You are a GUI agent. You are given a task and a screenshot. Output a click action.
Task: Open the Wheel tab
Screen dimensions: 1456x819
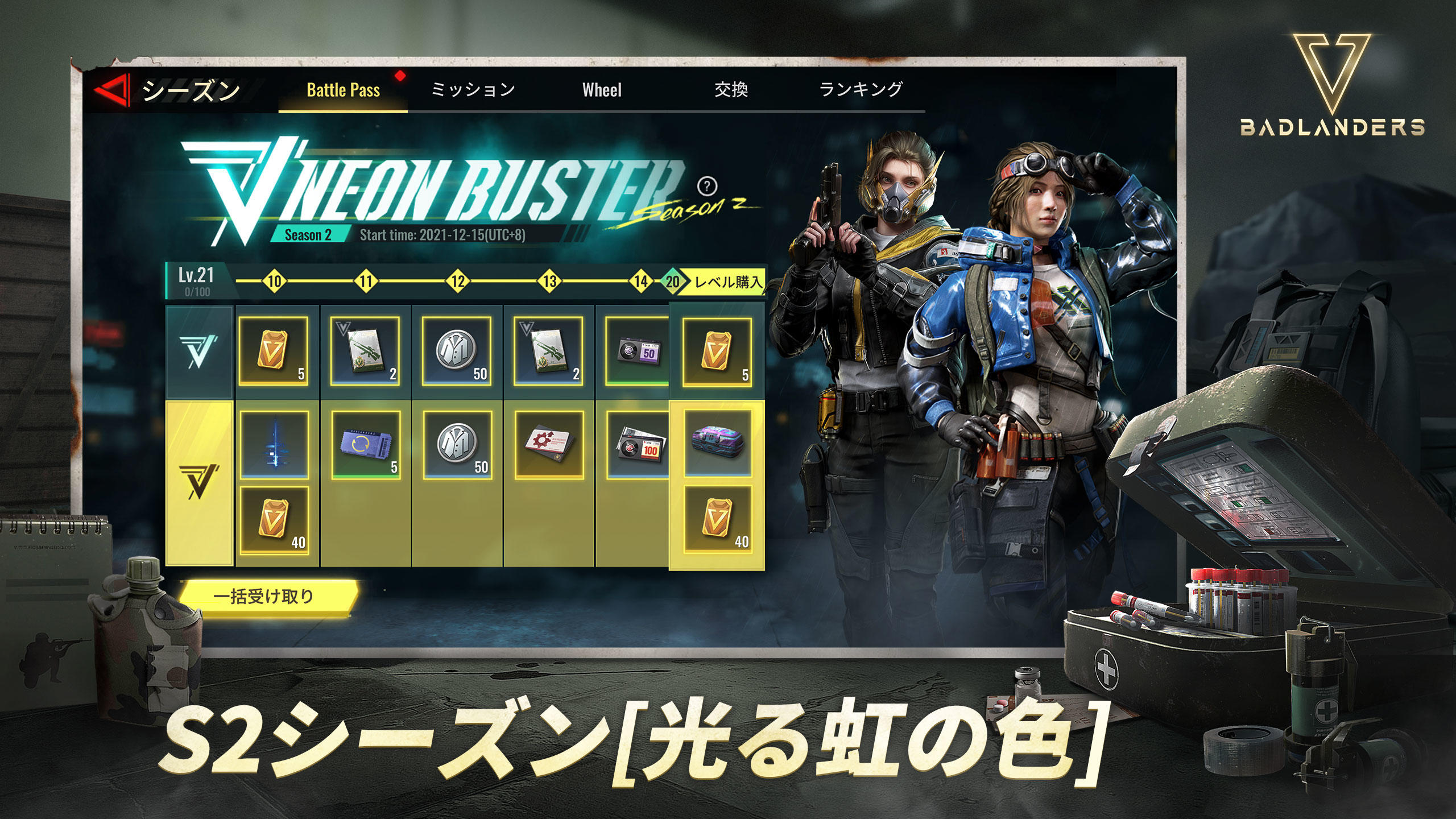point(602,88)
